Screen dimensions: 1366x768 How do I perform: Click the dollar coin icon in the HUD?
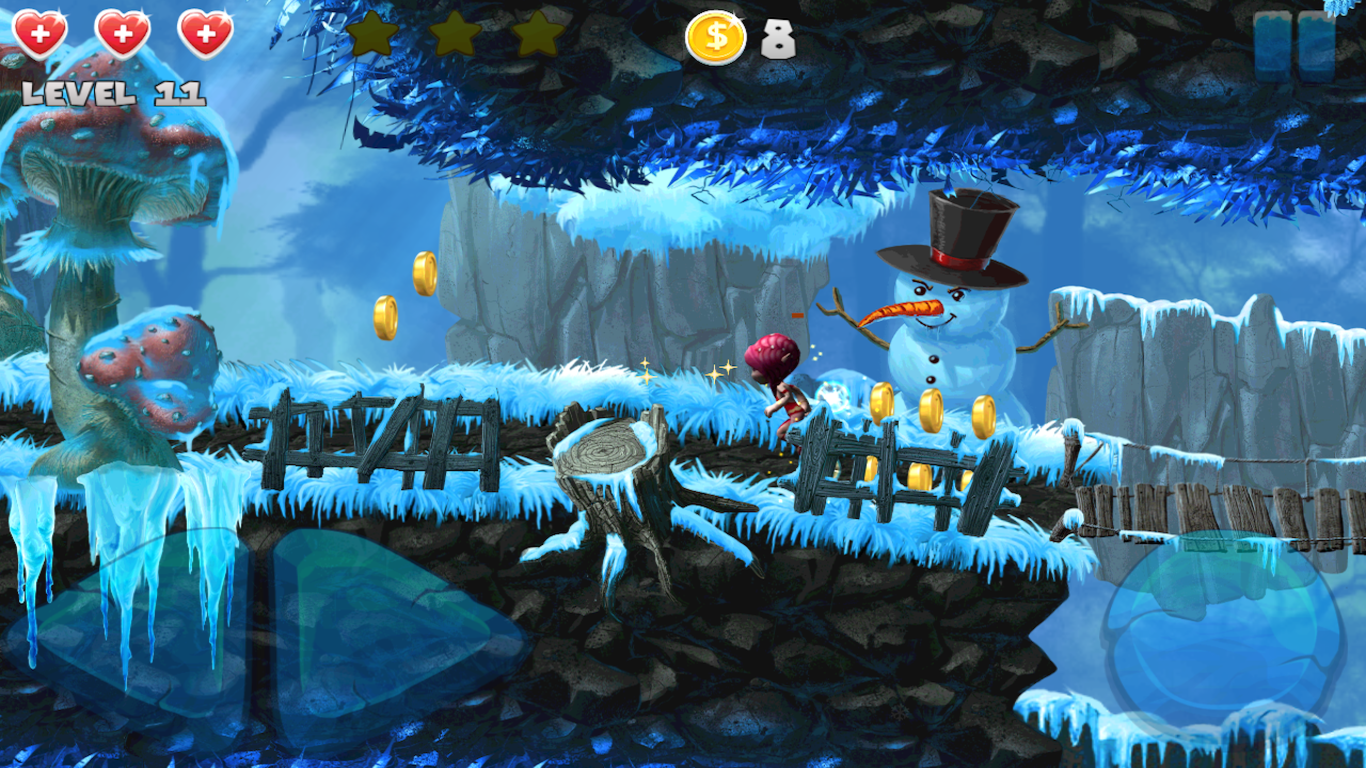[716, 38]
